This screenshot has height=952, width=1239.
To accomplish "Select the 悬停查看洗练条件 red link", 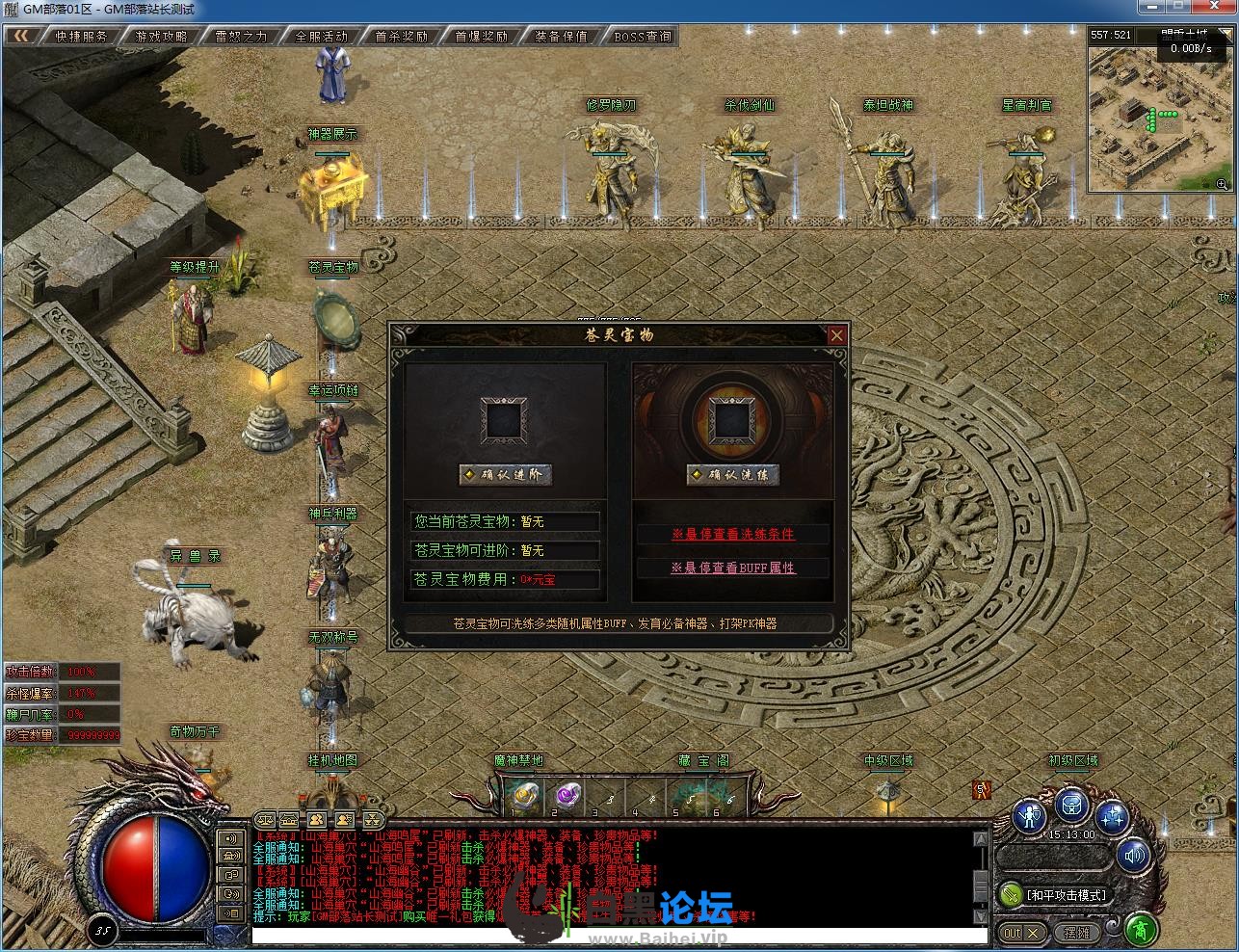I will (x=733, y=535).
